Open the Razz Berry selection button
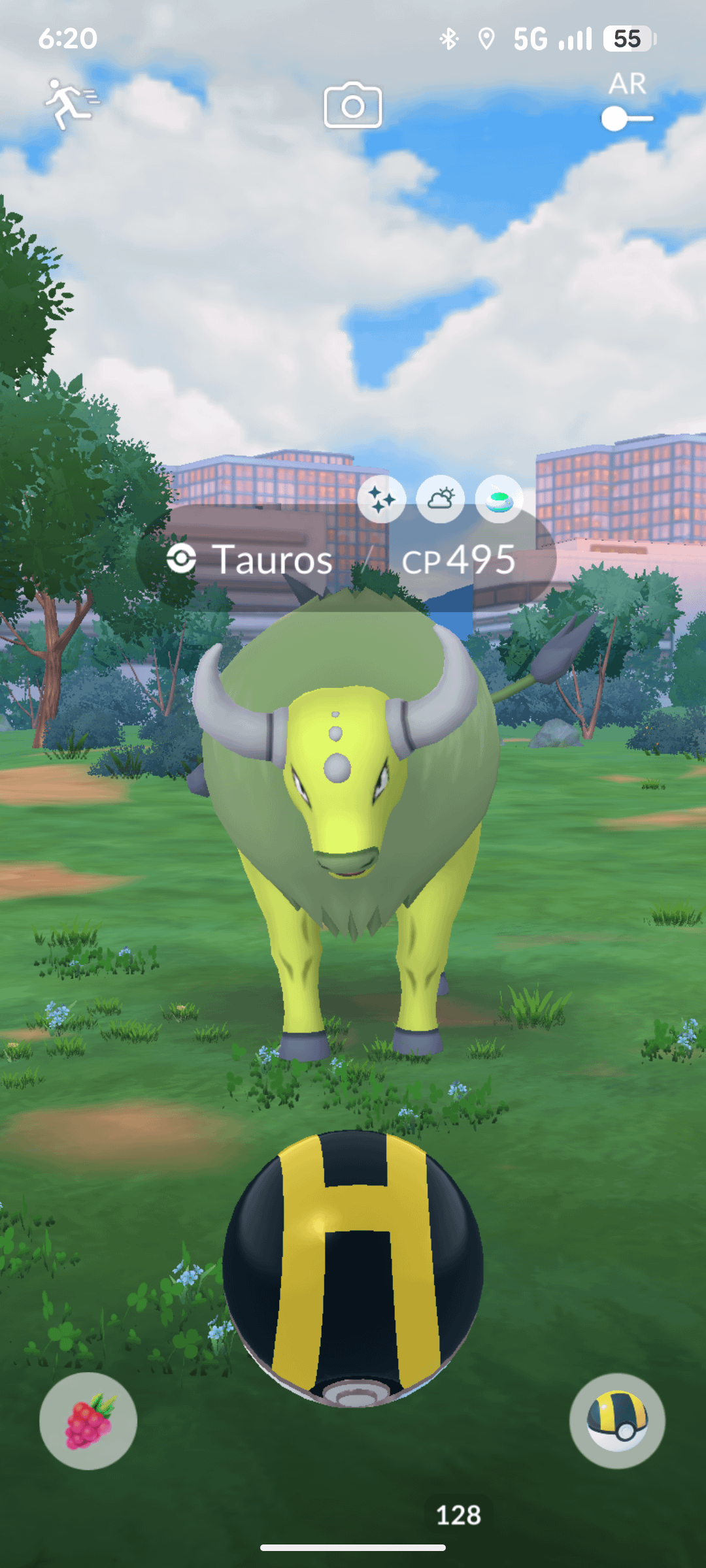 (88, 1421)
